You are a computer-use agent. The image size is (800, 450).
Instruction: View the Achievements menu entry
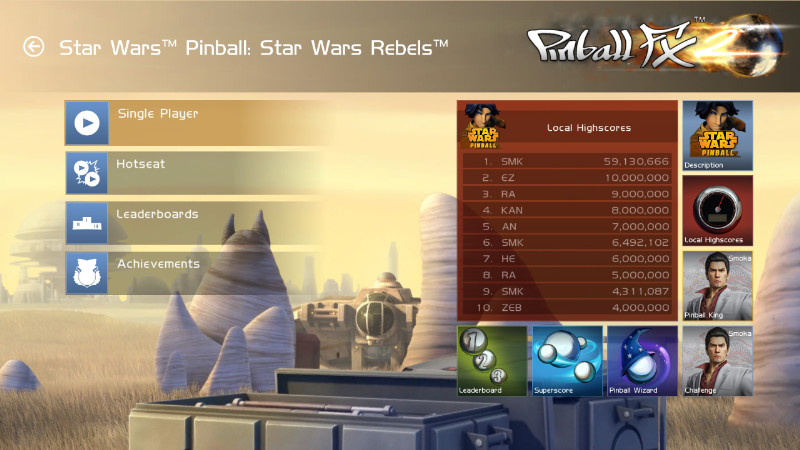point(190,272)
